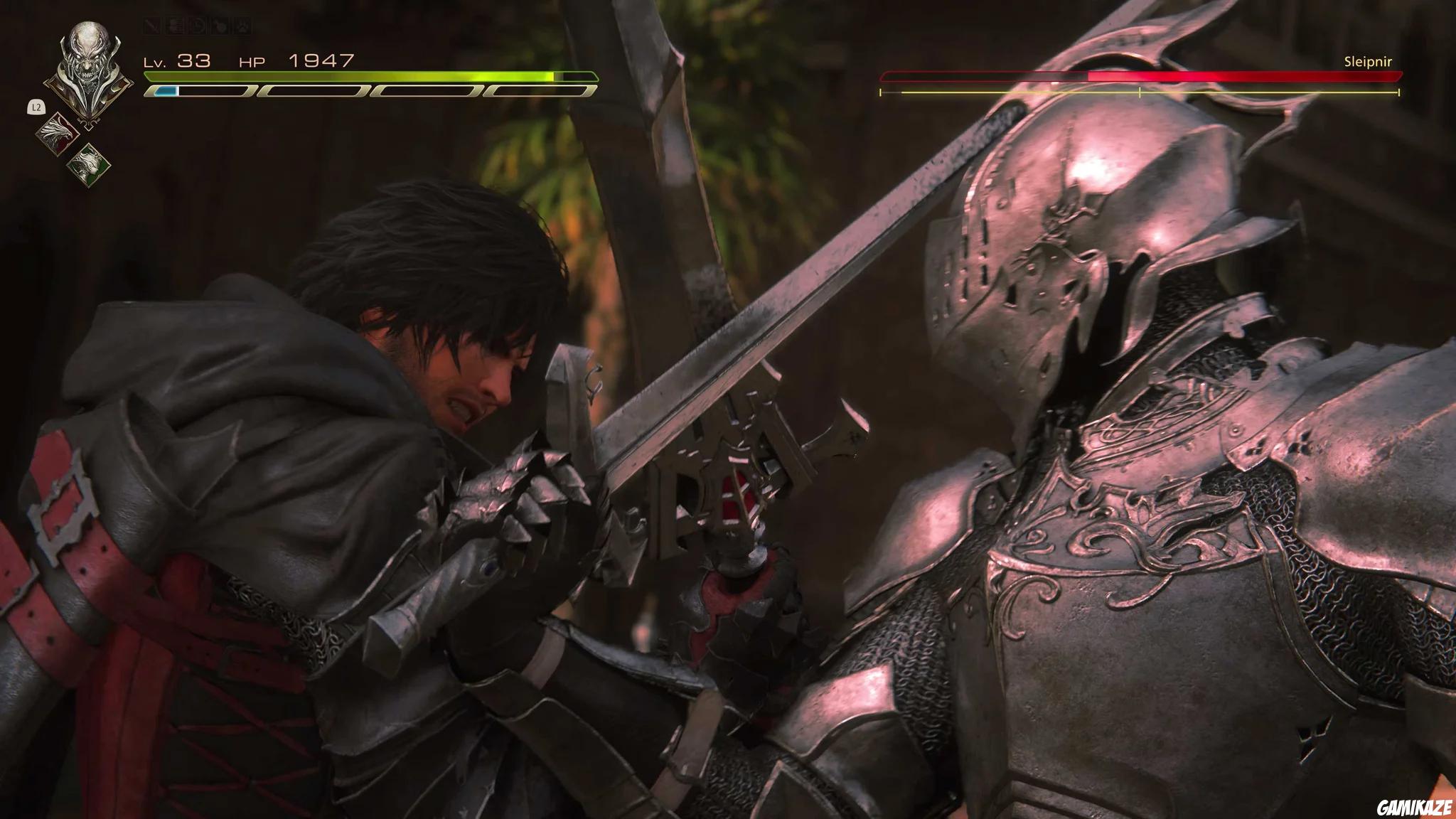The width and height of the screenshot is (1456, 819).
Task: Click the L2 button prompt badge
Action: click(36, 107)
